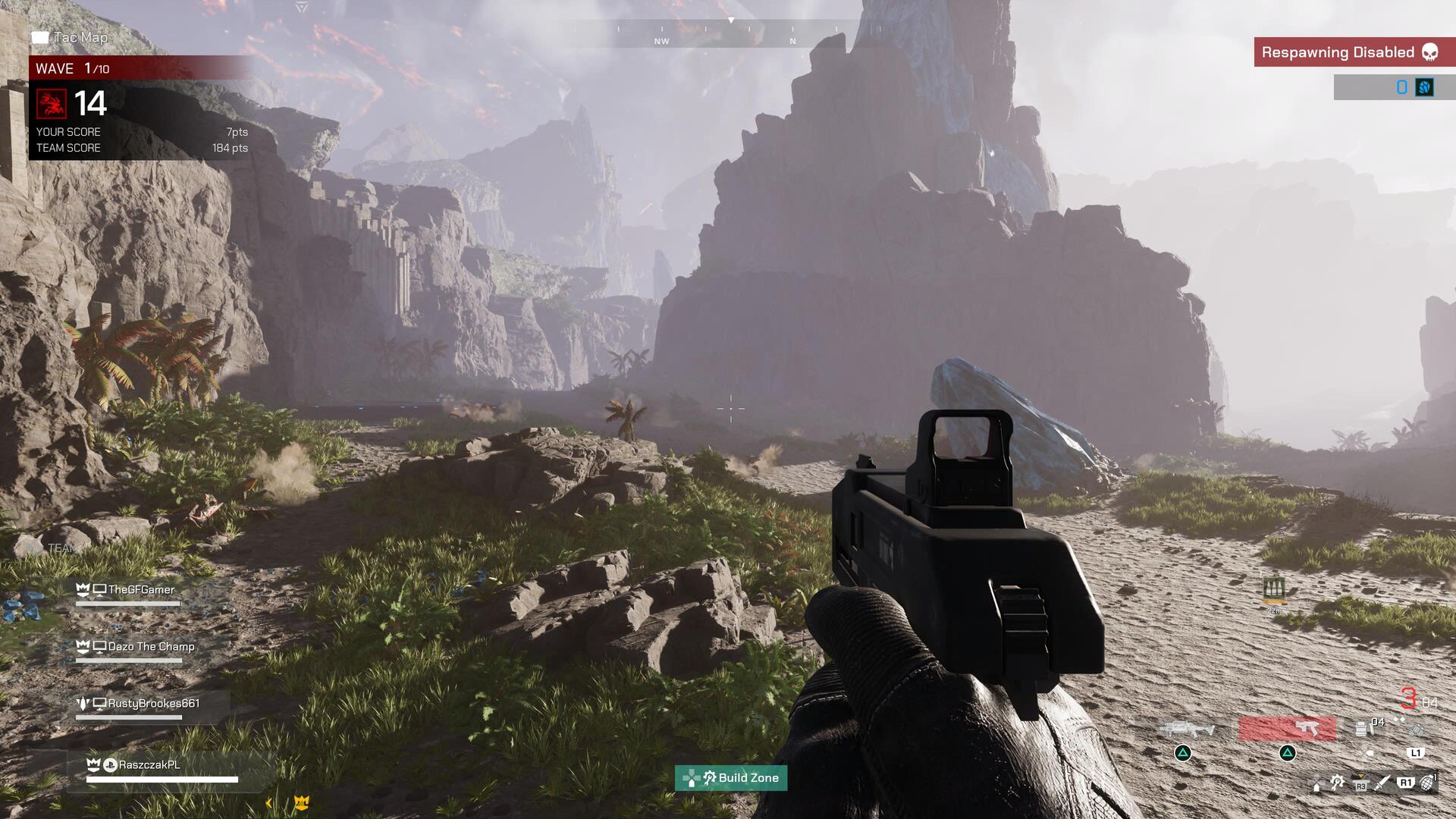Click the red wave enemy counter icon

(52, 104)
